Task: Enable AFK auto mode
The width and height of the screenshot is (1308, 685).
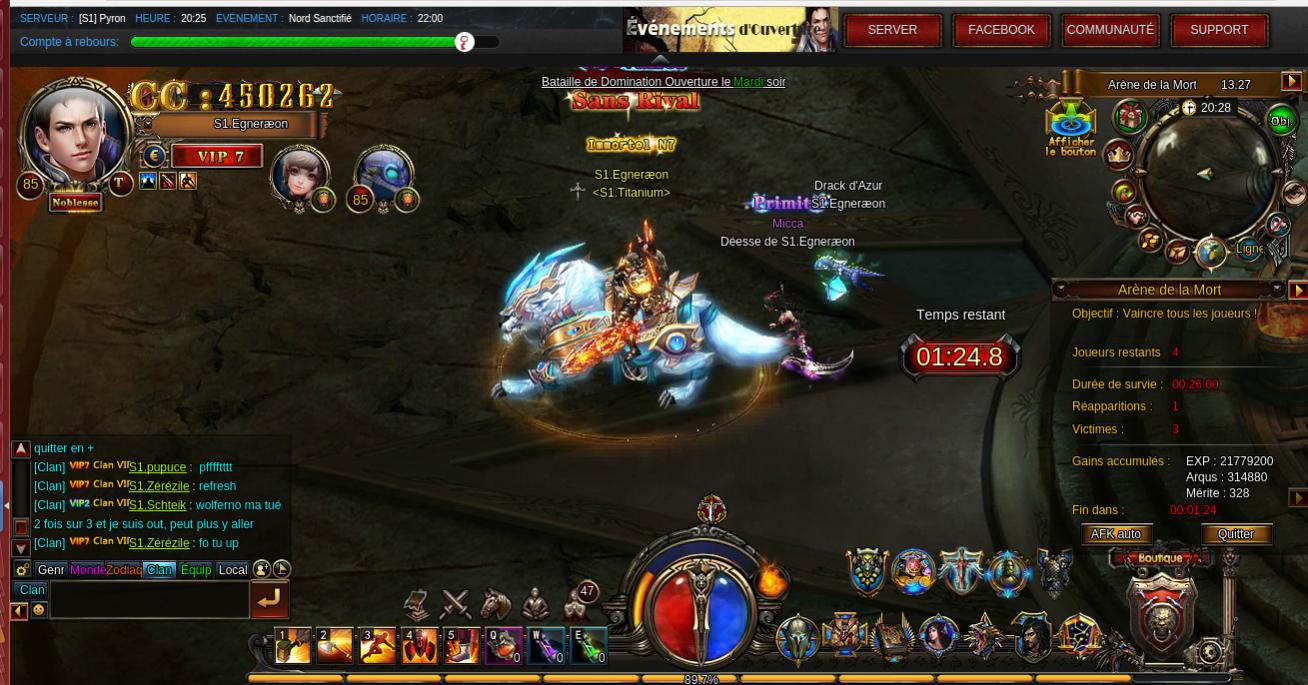Action: click(1115, 534)
